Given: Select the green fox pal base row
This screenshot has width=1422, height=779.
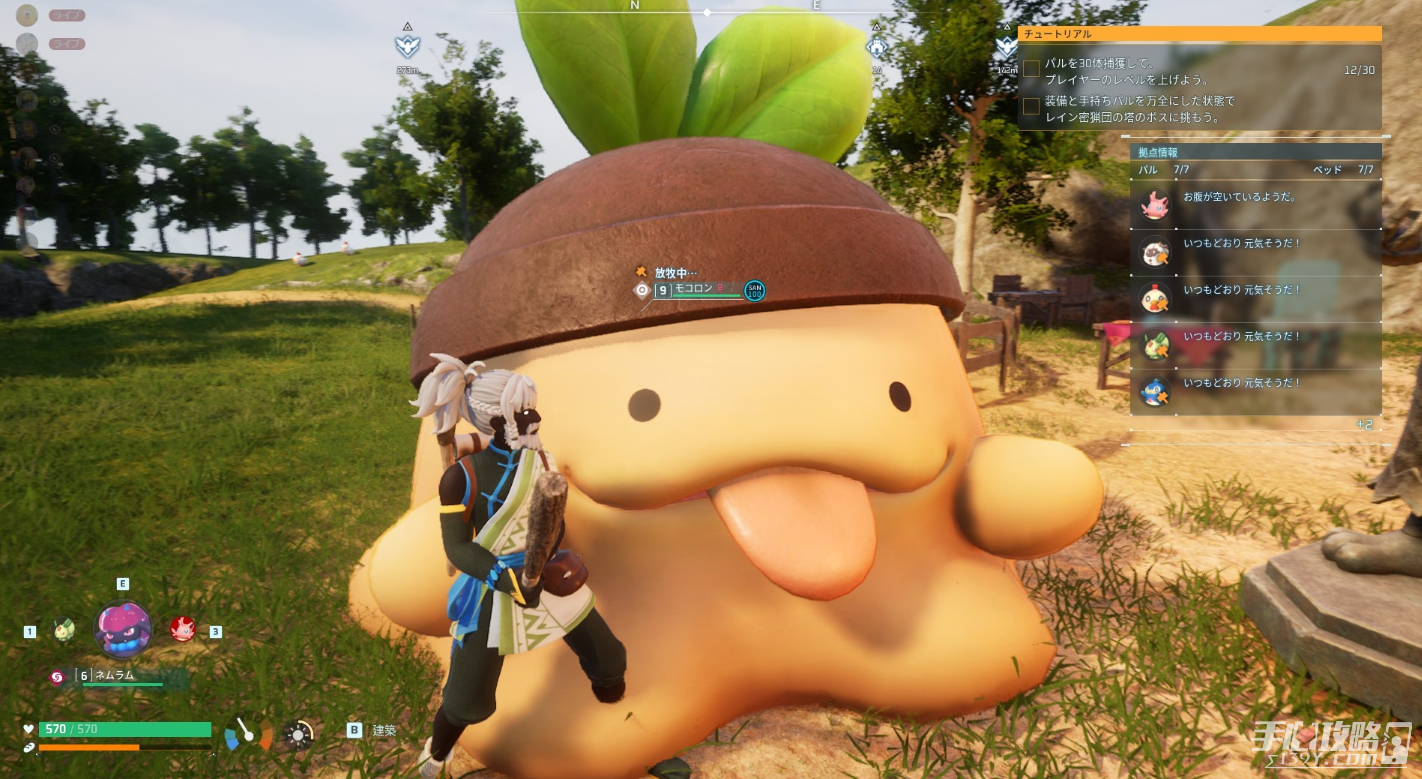Looking at the screenshot, I should [x=1255, y=345].
